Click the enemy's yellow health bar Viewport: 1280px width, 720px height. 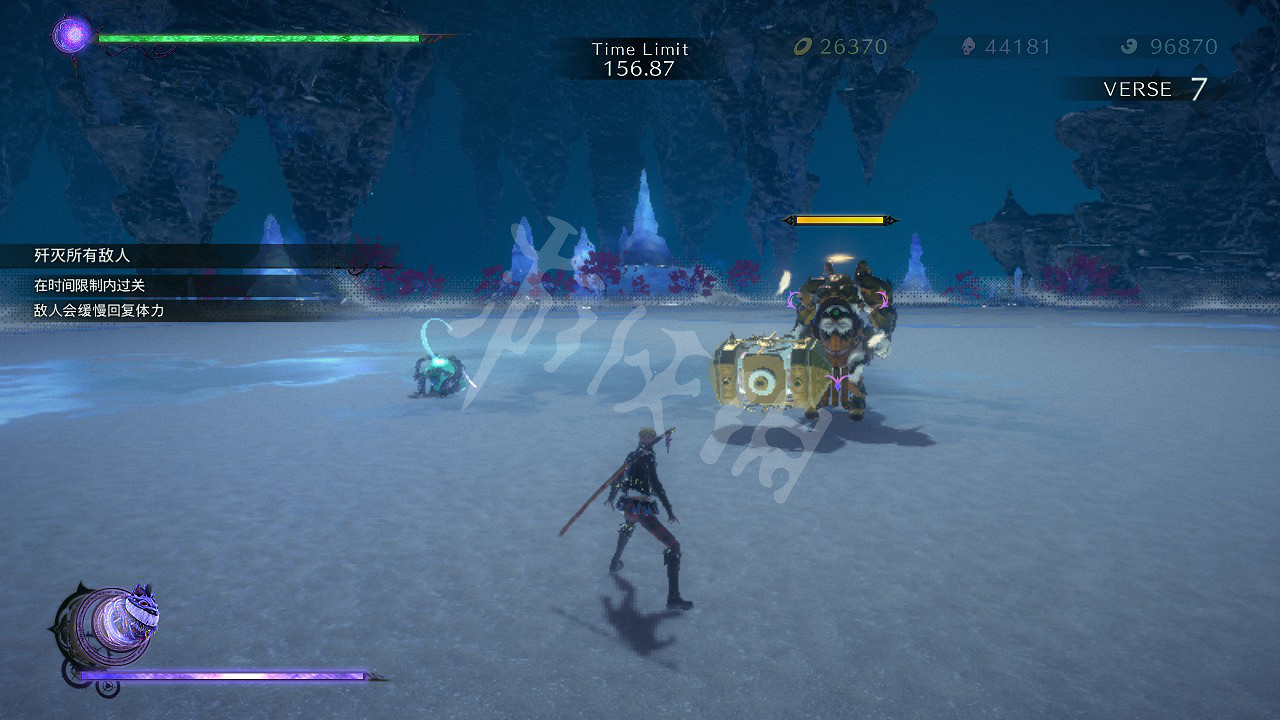click(840, 217)
